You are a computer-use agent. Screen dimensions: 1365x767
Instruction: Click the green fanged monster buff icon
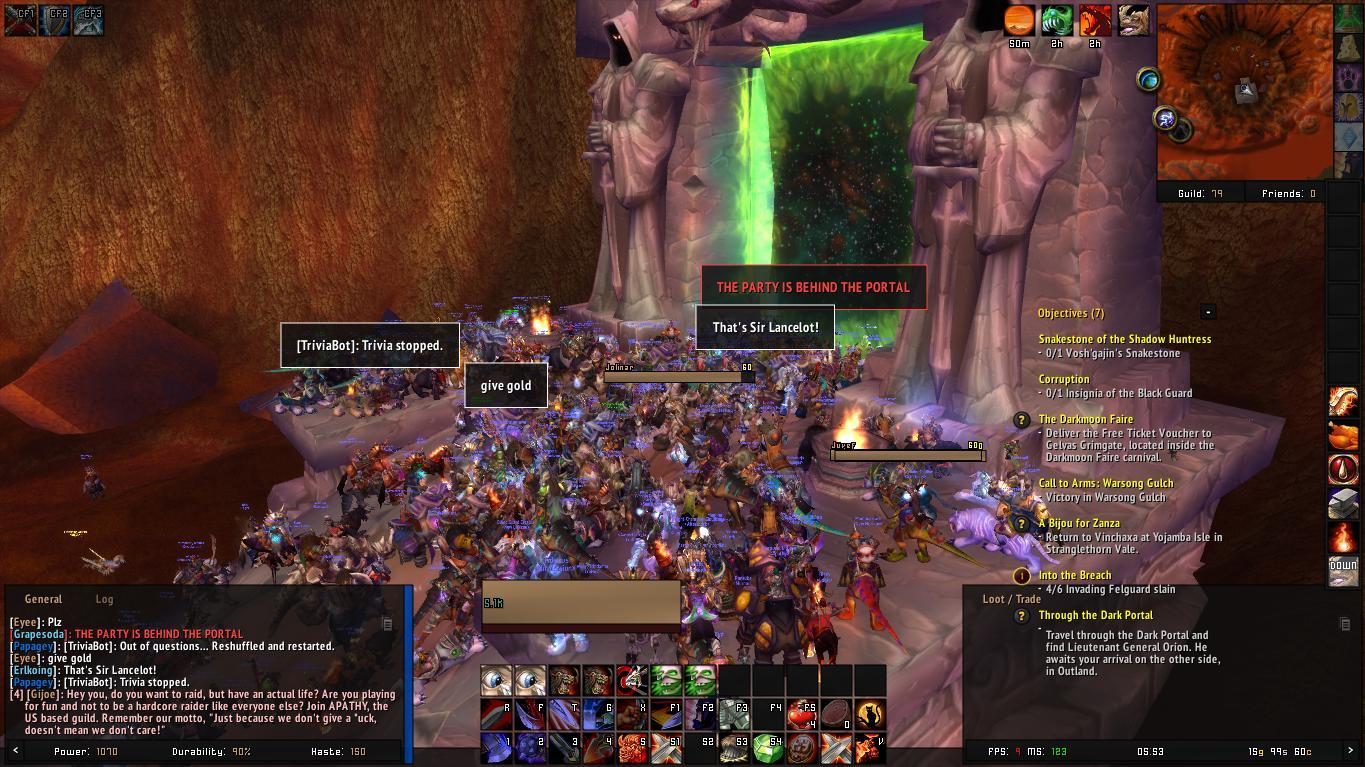[x=1057, y=20]
